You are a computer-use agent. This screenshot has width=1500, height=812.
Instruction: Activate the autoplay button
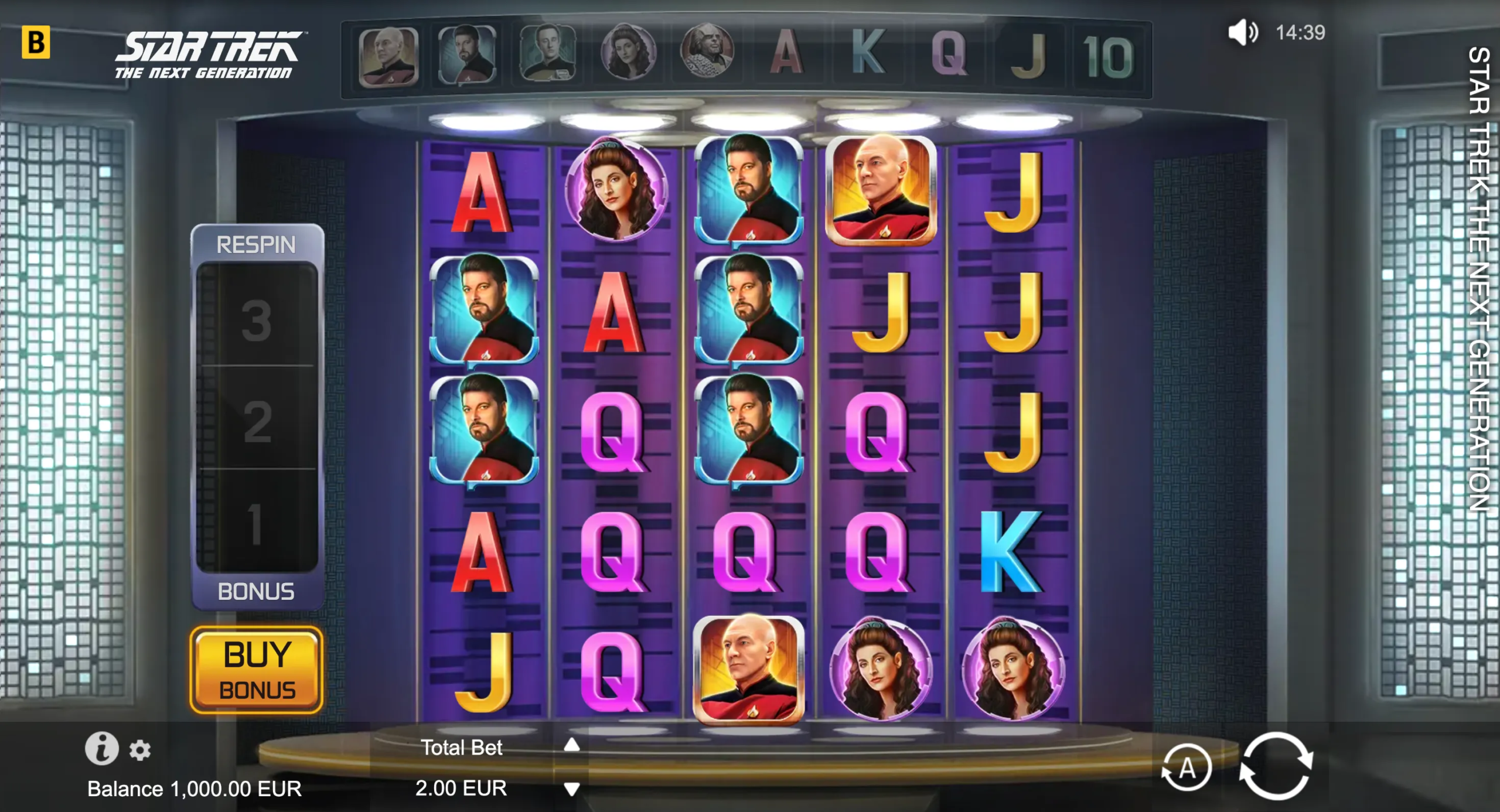(x=1187, y=767)
